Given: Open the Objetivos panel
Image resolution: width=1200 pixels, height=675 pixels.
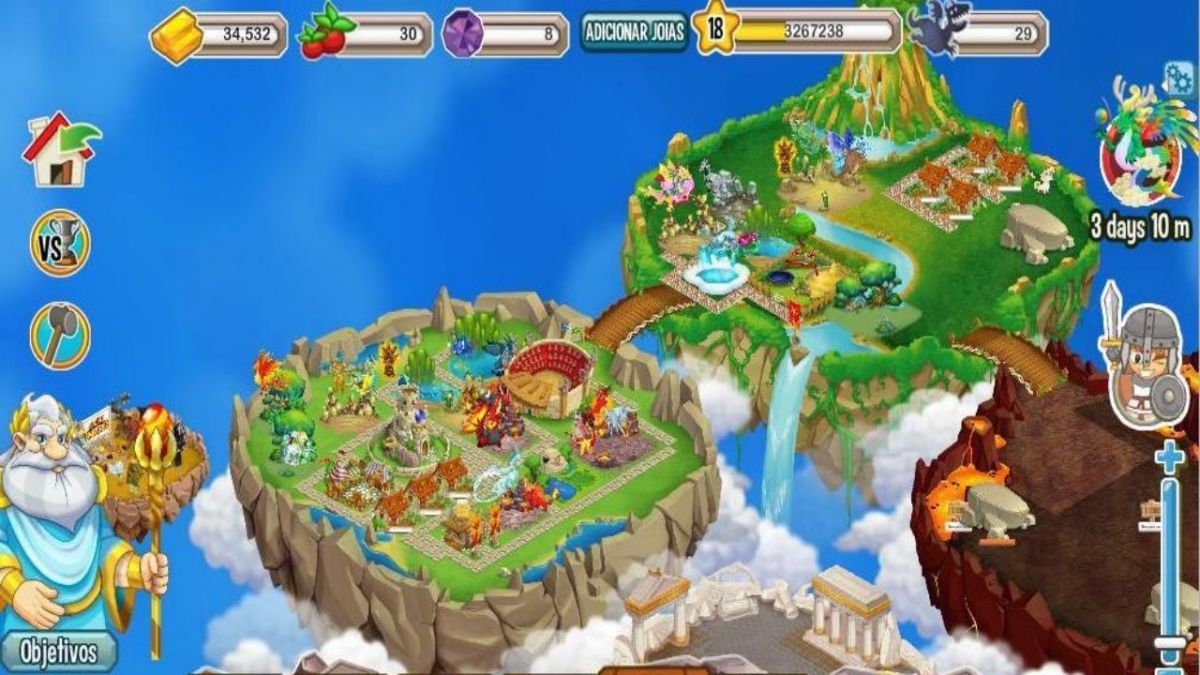Looking at the screenshot, I should [x=59, y=653].
